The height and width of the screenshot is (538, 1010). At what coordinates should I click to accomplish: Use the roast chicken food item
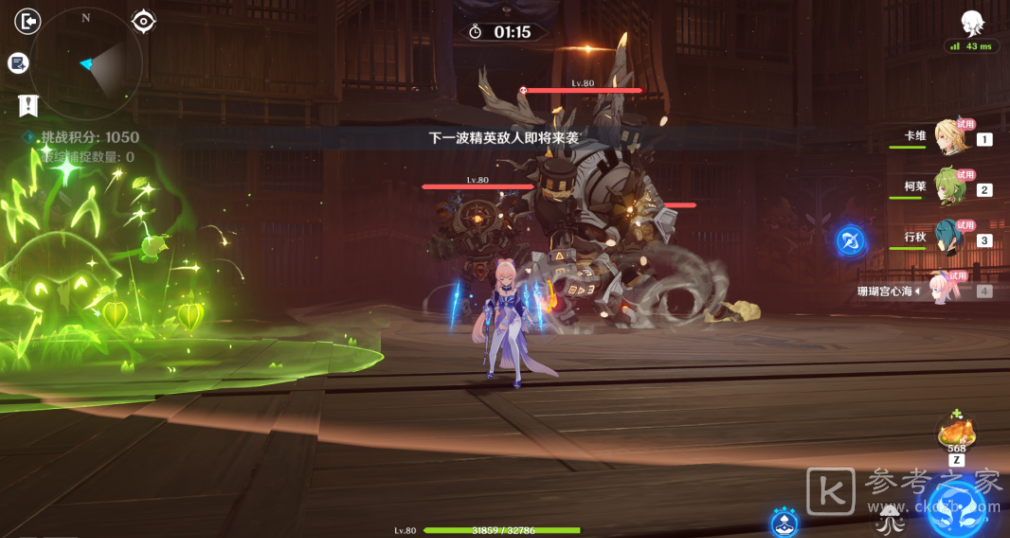pyautogui.click(x=956, y=434)
